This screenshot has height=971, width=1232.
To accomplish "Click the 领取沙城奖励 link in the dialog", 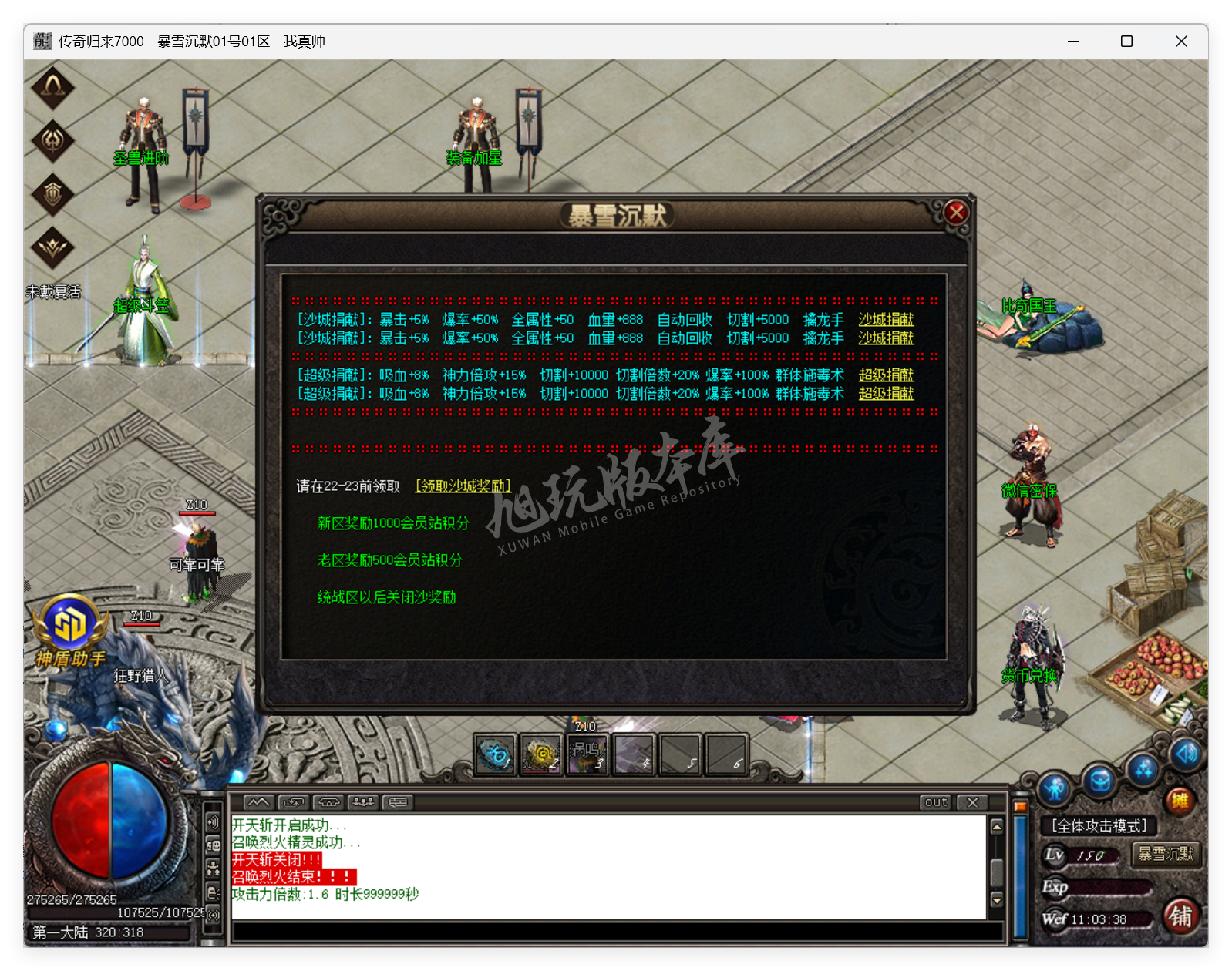I will point(463,487).
